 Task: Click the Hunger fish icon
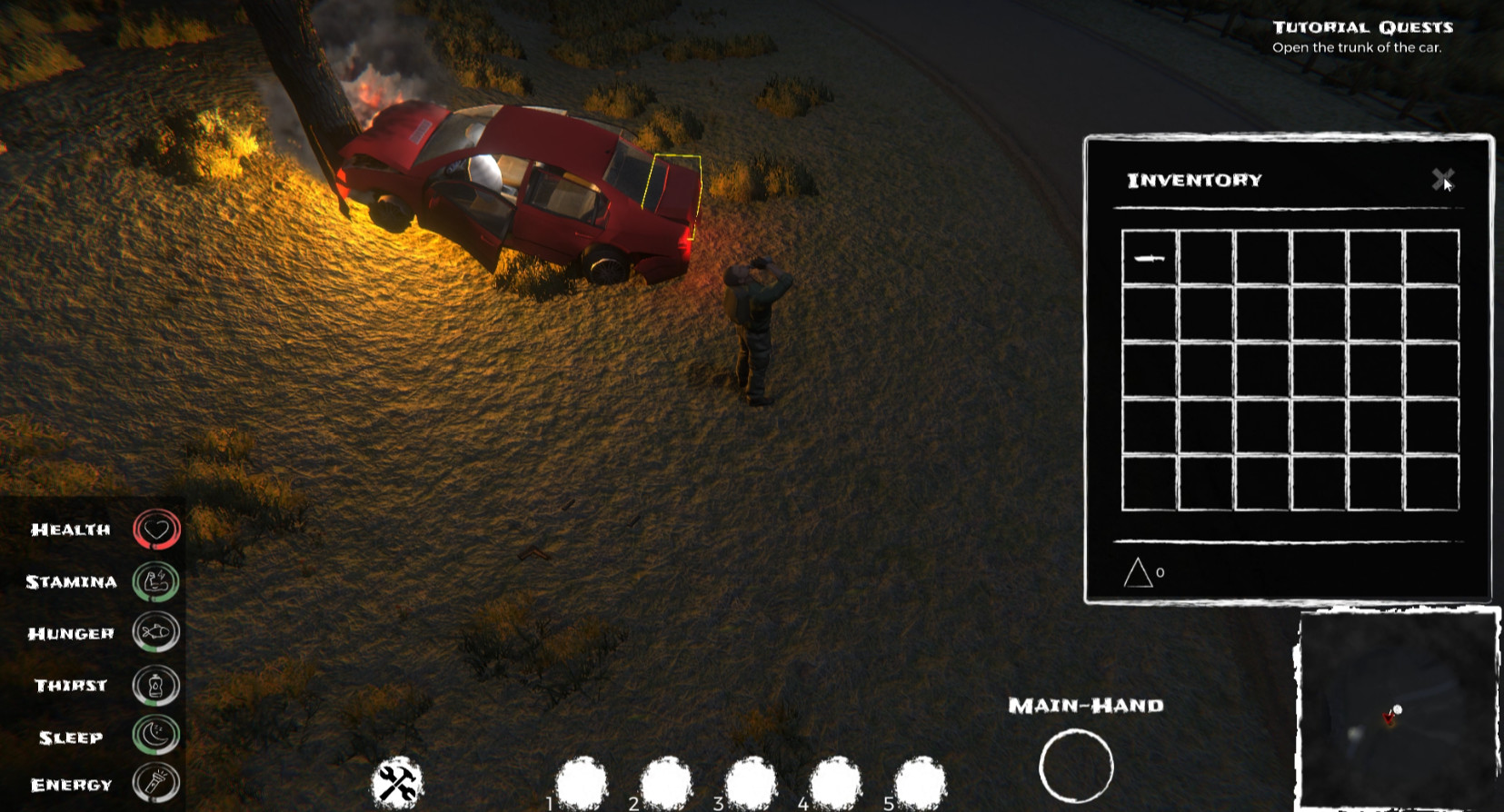154,633
